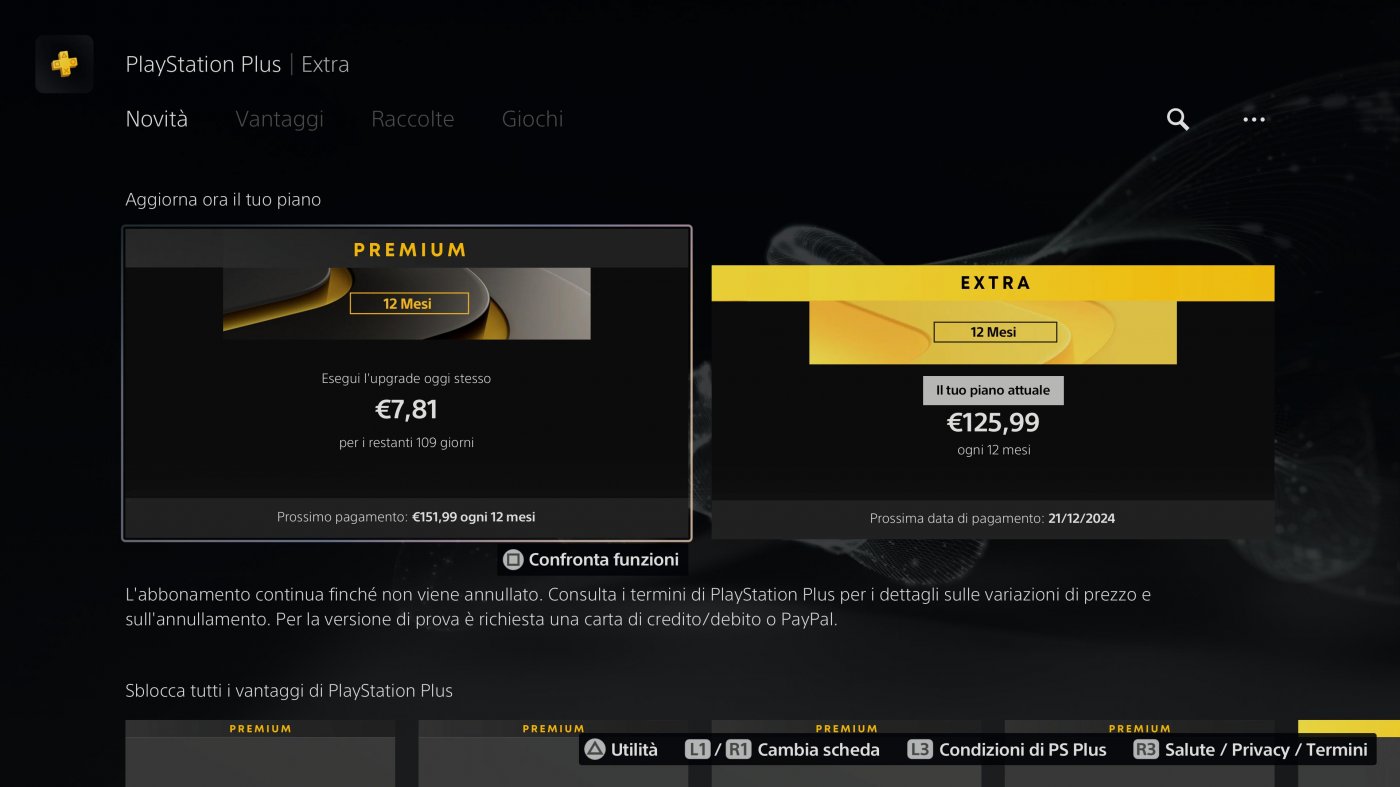Switch to the Giochi tab
Screen dimensions: 1400x787
coord(532,118)
